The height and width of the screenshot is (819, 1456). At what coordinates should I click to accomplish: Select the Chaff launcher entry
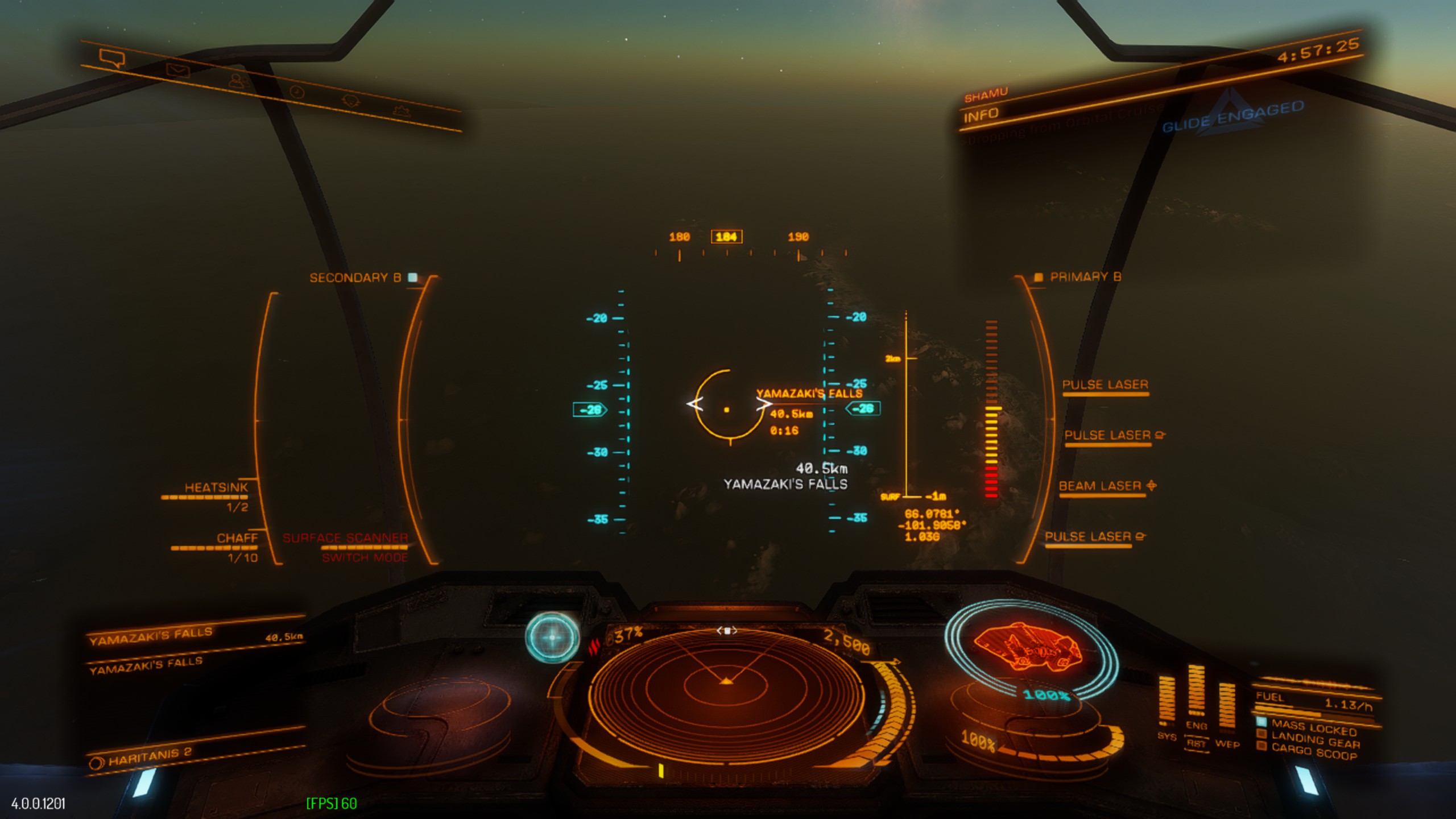[x=237, y=538]
